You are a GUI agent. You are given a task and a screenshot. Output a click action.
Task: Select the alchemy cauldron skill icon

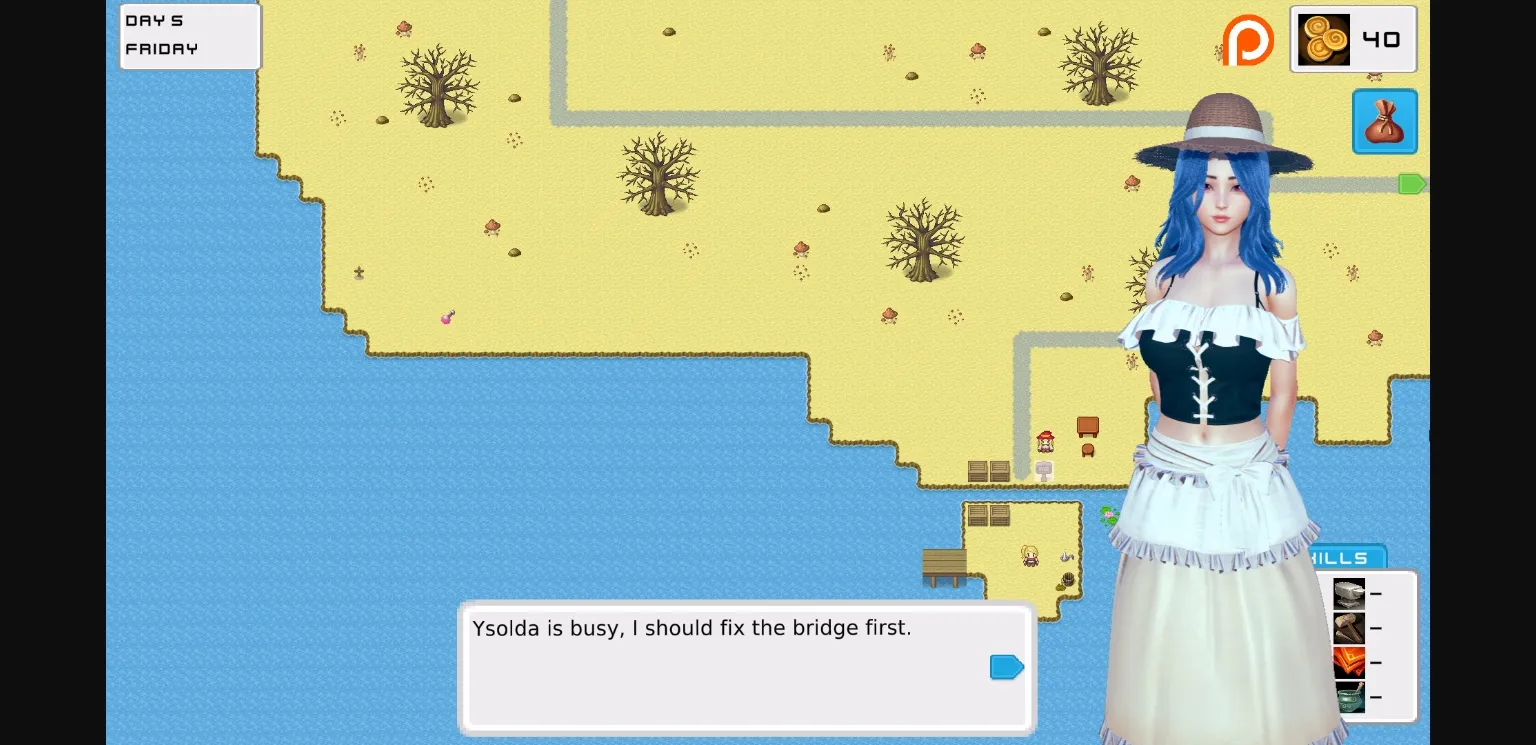pos(1349,697)
